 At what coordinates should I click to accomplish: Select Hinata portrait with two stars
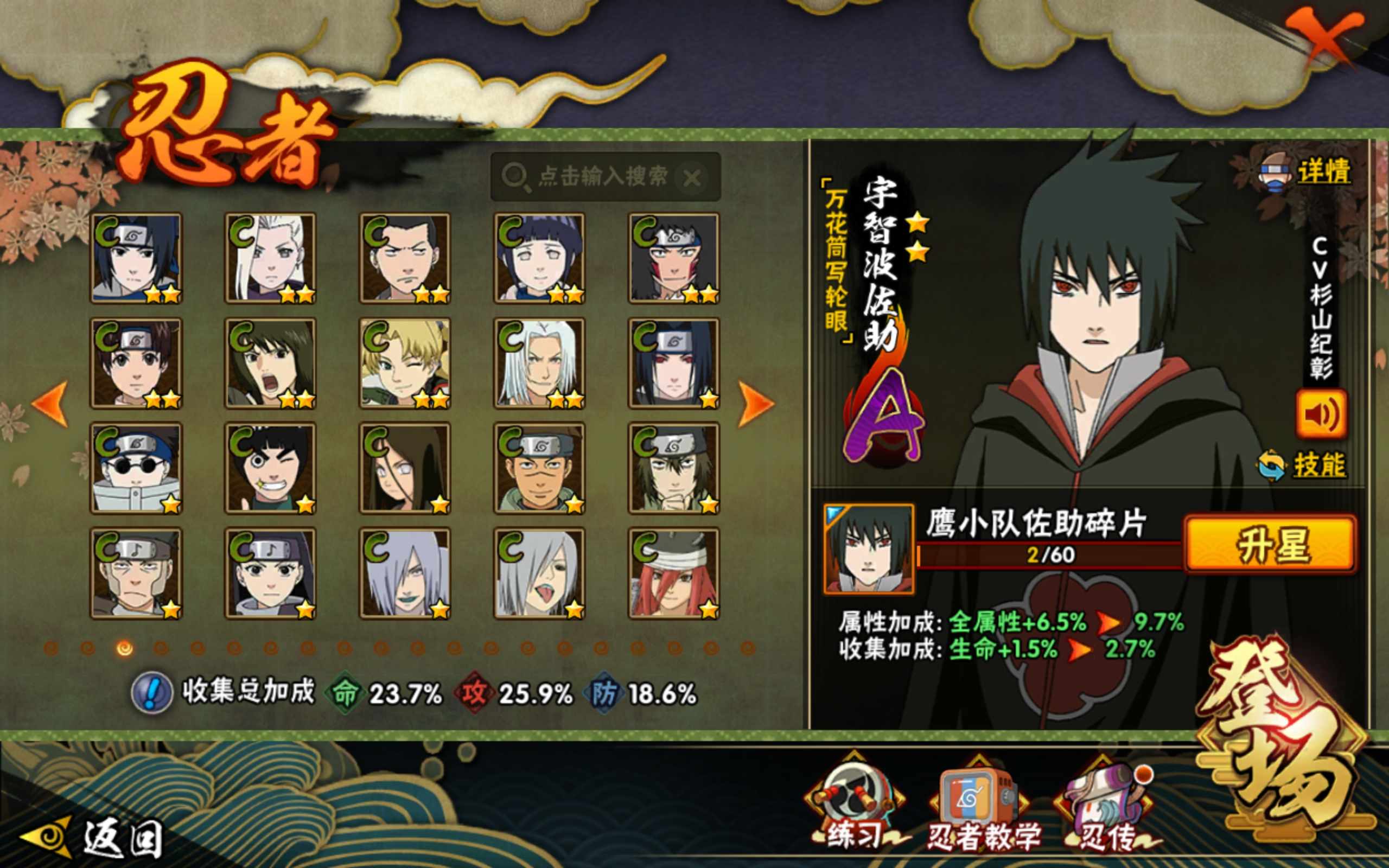[x=539, y=258]
